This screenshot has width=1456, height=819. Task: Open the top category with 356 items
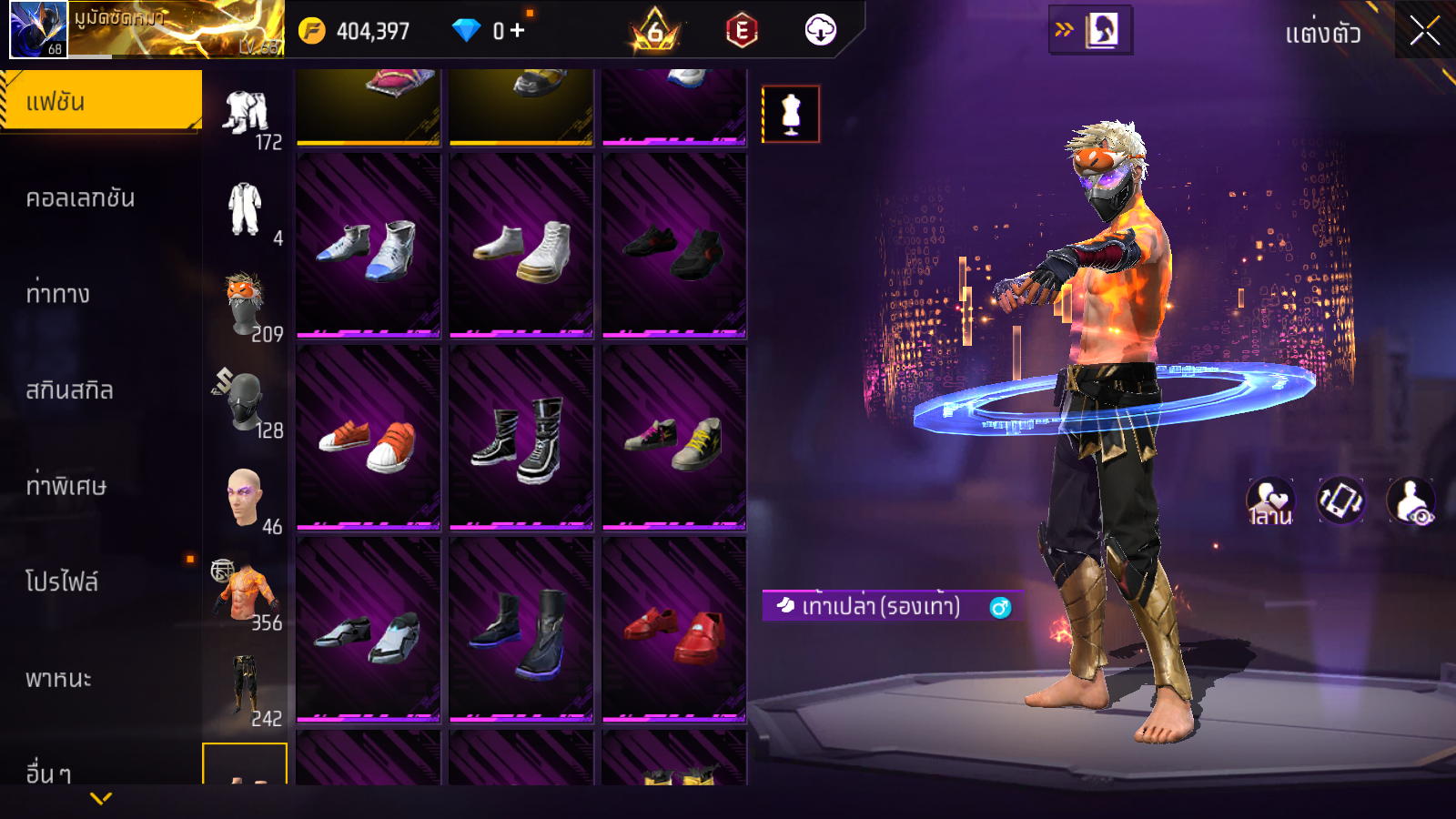tap(246, 593)
